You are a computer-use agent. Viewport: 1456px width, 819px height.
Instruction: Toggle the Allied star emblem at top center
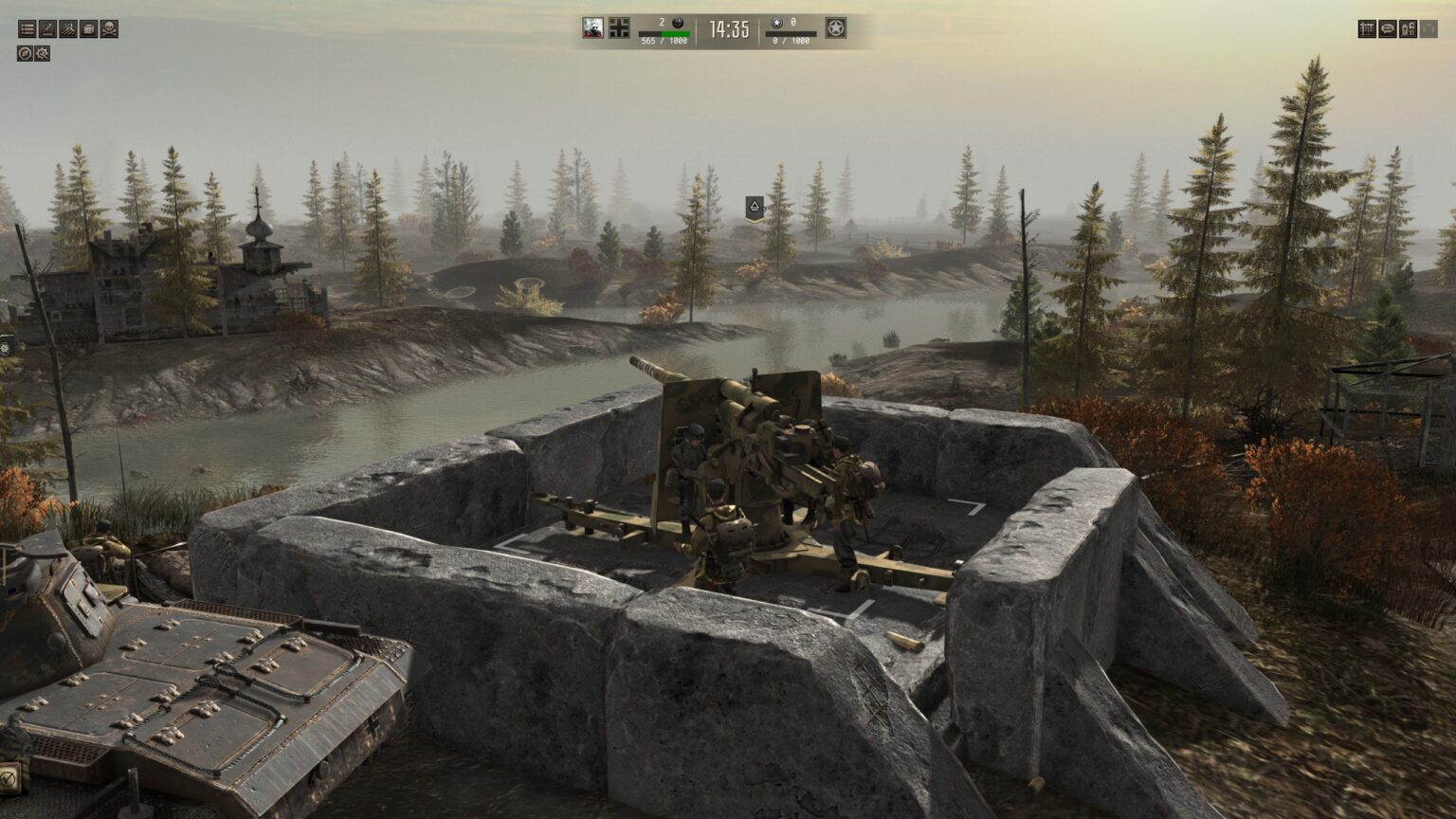834,28
